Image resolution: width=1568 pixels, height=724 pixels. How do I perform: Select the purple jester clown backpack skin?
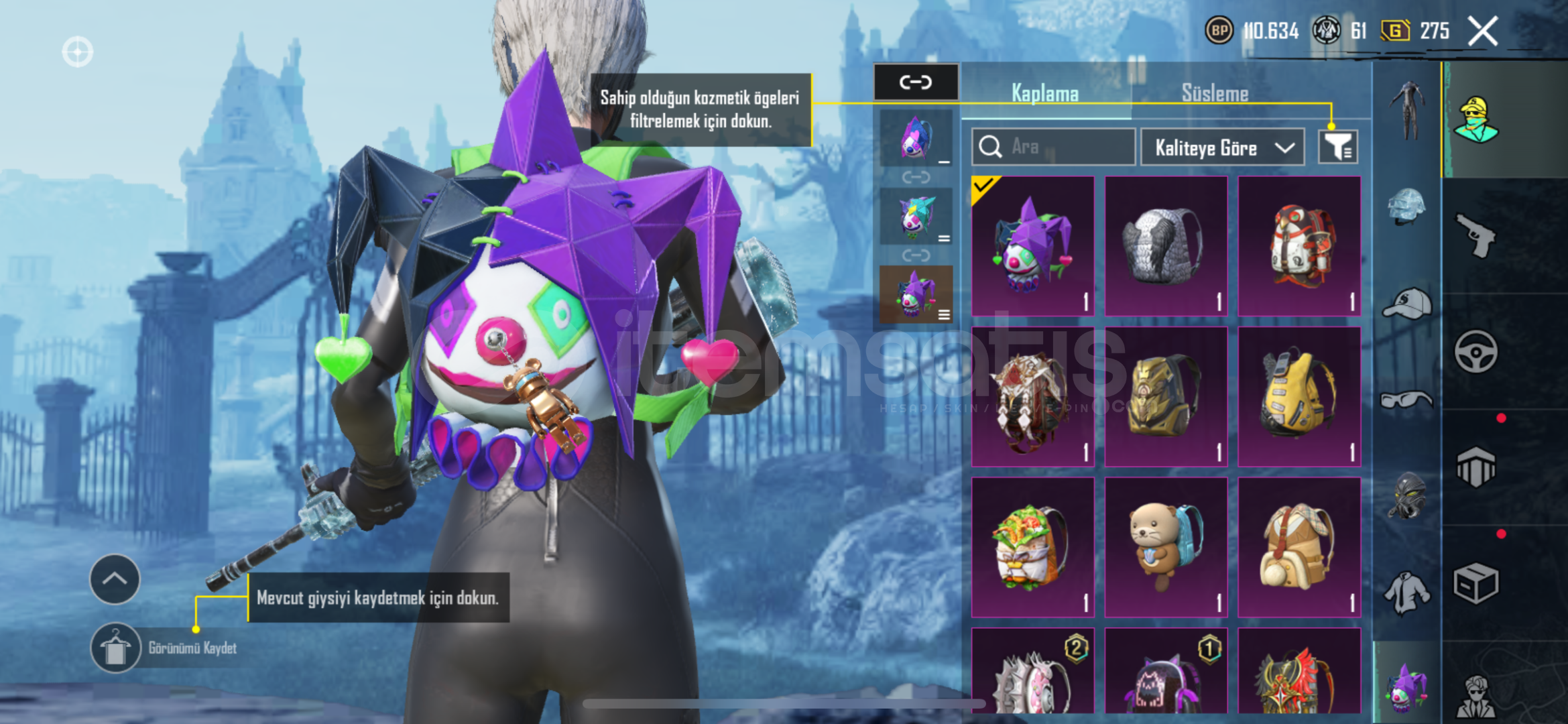[1032, 246]
